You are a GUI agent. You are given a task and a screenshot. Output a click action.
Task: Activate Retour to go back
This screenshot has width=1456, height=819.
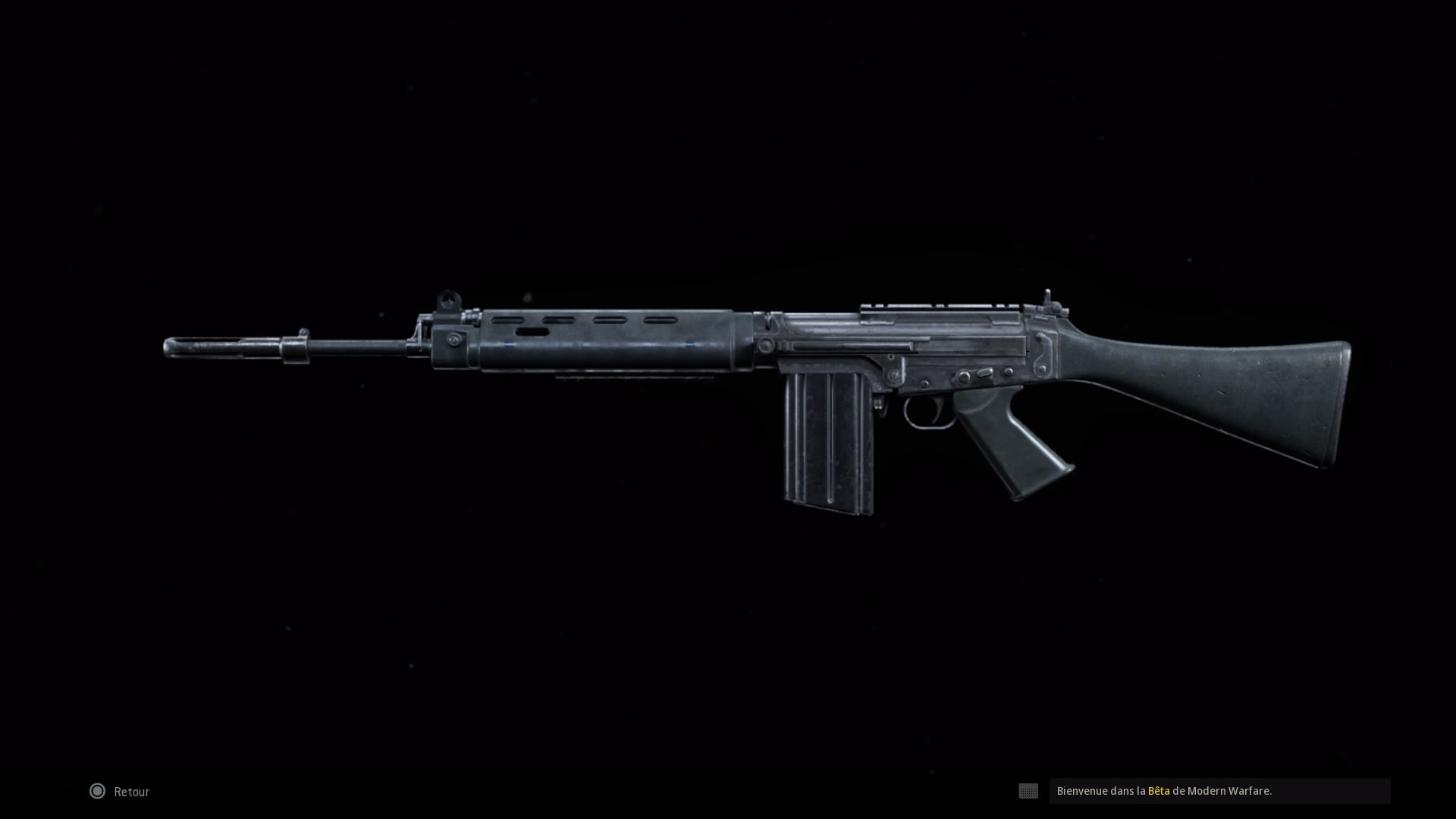click(x=118, y=791)
